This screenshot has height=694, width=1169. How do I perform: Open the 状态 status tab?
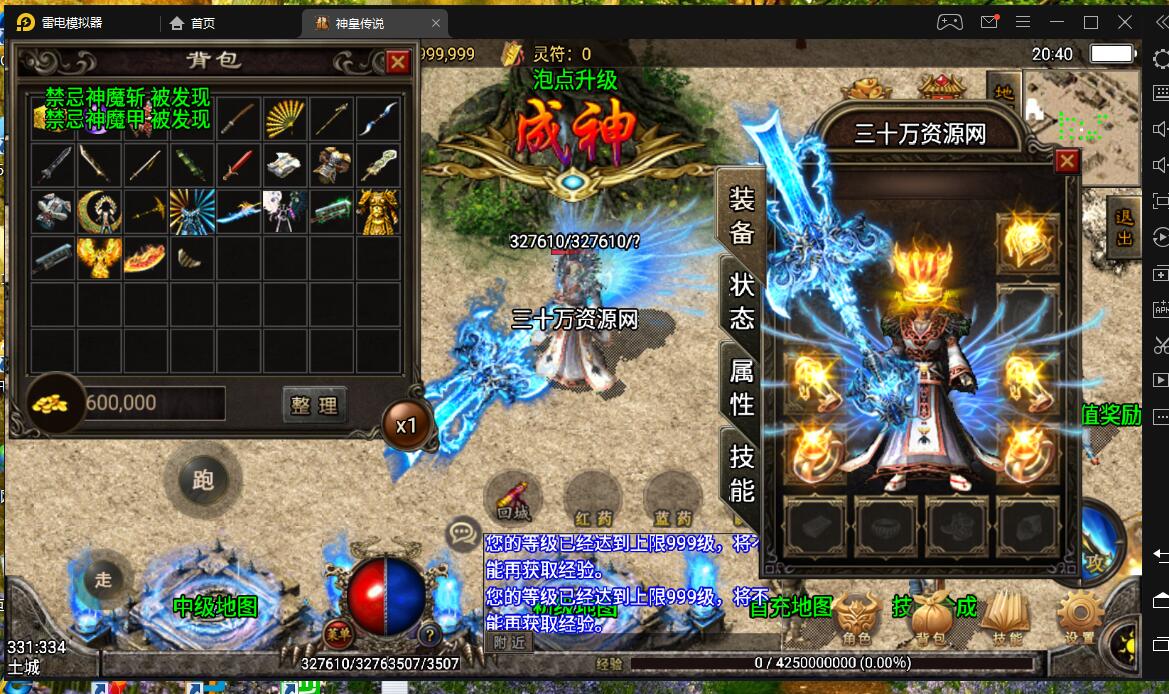pyautogui.click(x=741, y=301)
